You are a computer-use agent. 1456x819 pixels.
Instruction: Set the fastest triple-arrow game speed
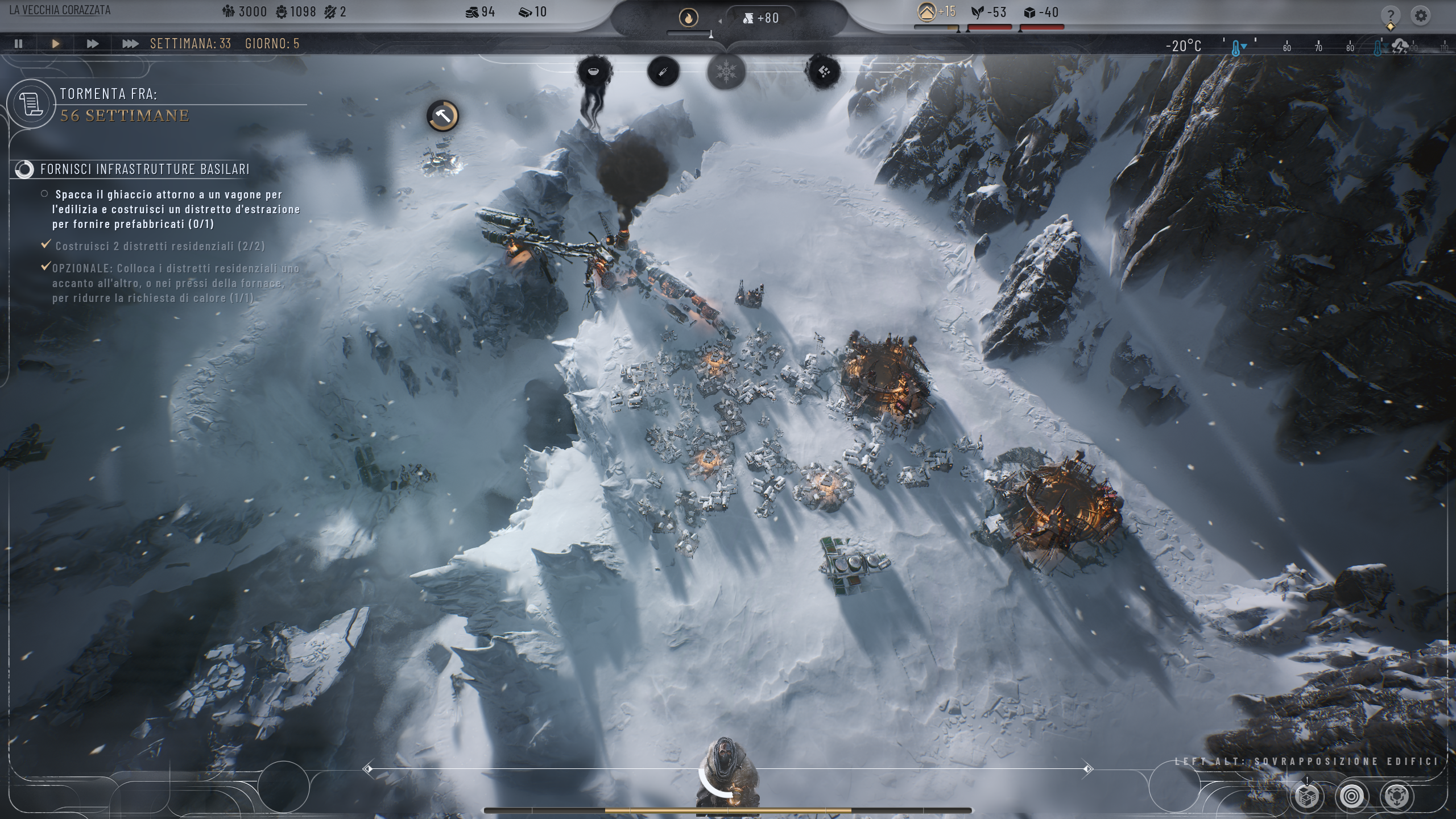(x=130, y=43)
